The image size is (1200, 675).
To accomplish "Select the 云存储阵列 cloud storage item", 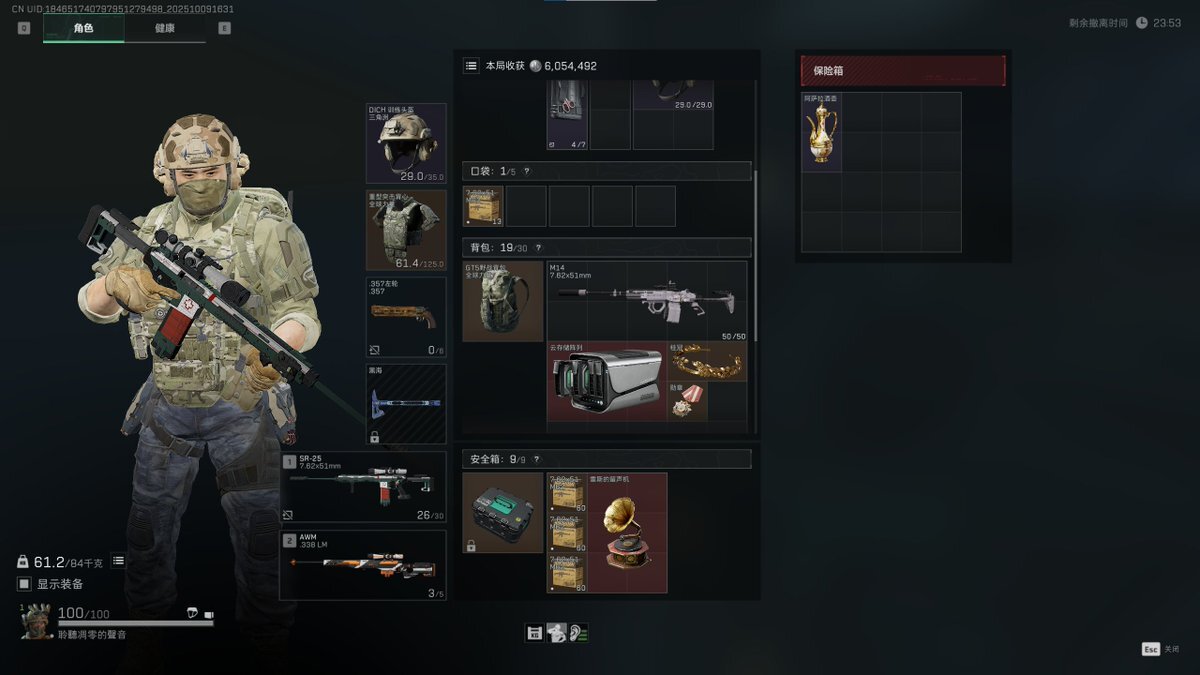I will point(606,382).
